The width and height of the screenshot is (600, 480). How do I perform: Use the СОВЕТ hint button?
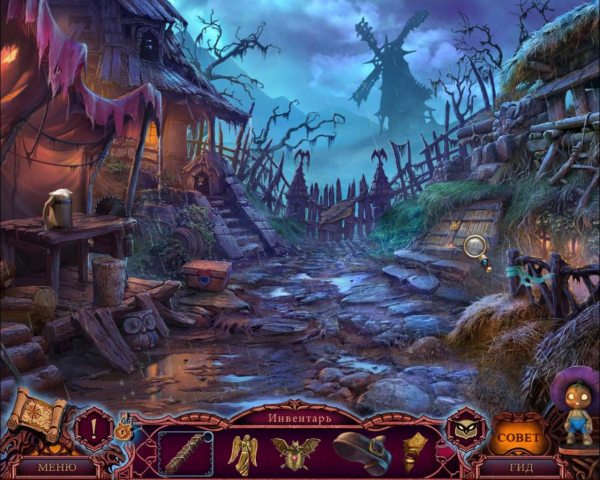pyautogui.click(x=518, y=437)
